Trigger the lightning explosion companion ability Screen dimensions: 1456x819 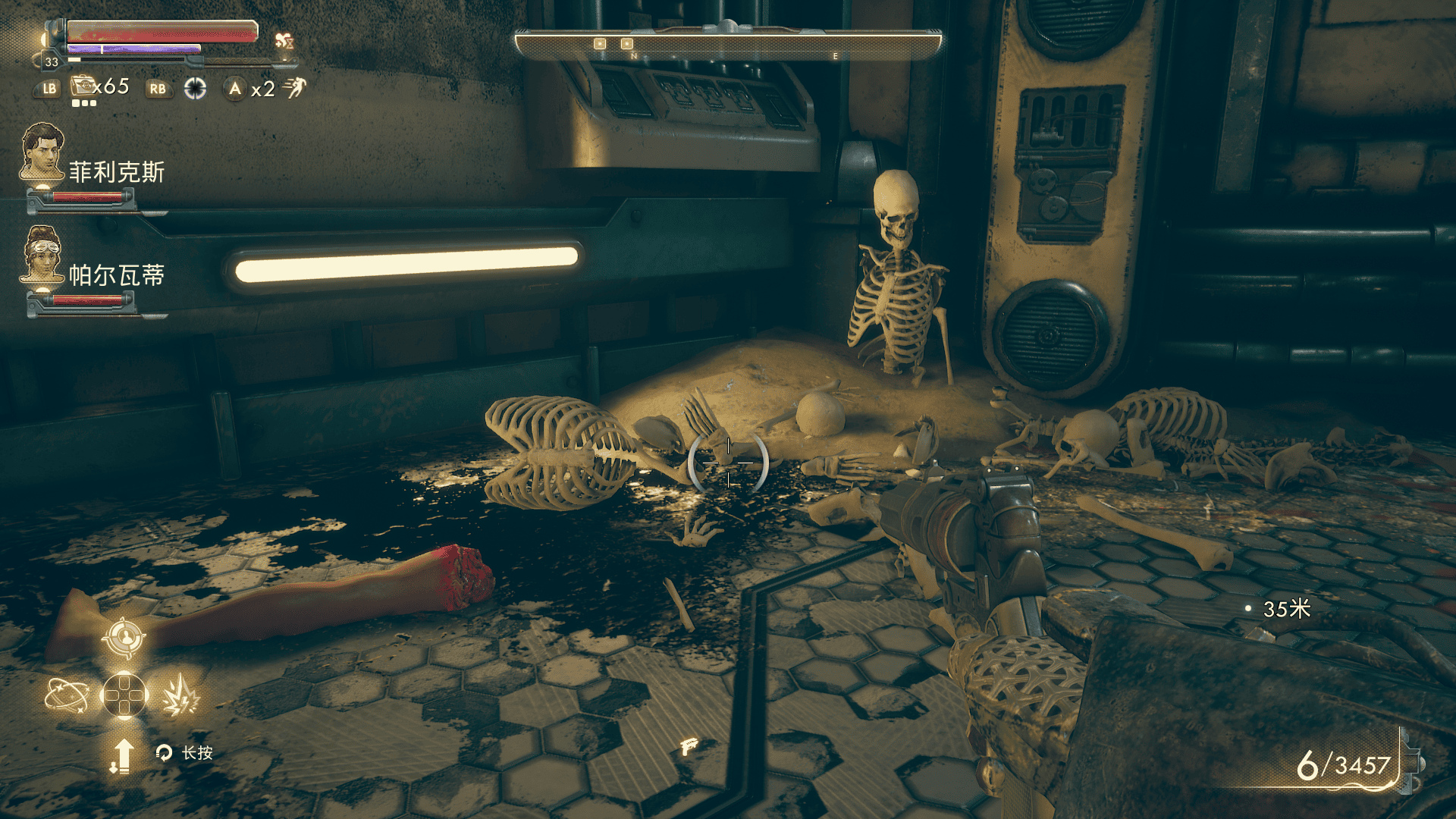[180, 695]
